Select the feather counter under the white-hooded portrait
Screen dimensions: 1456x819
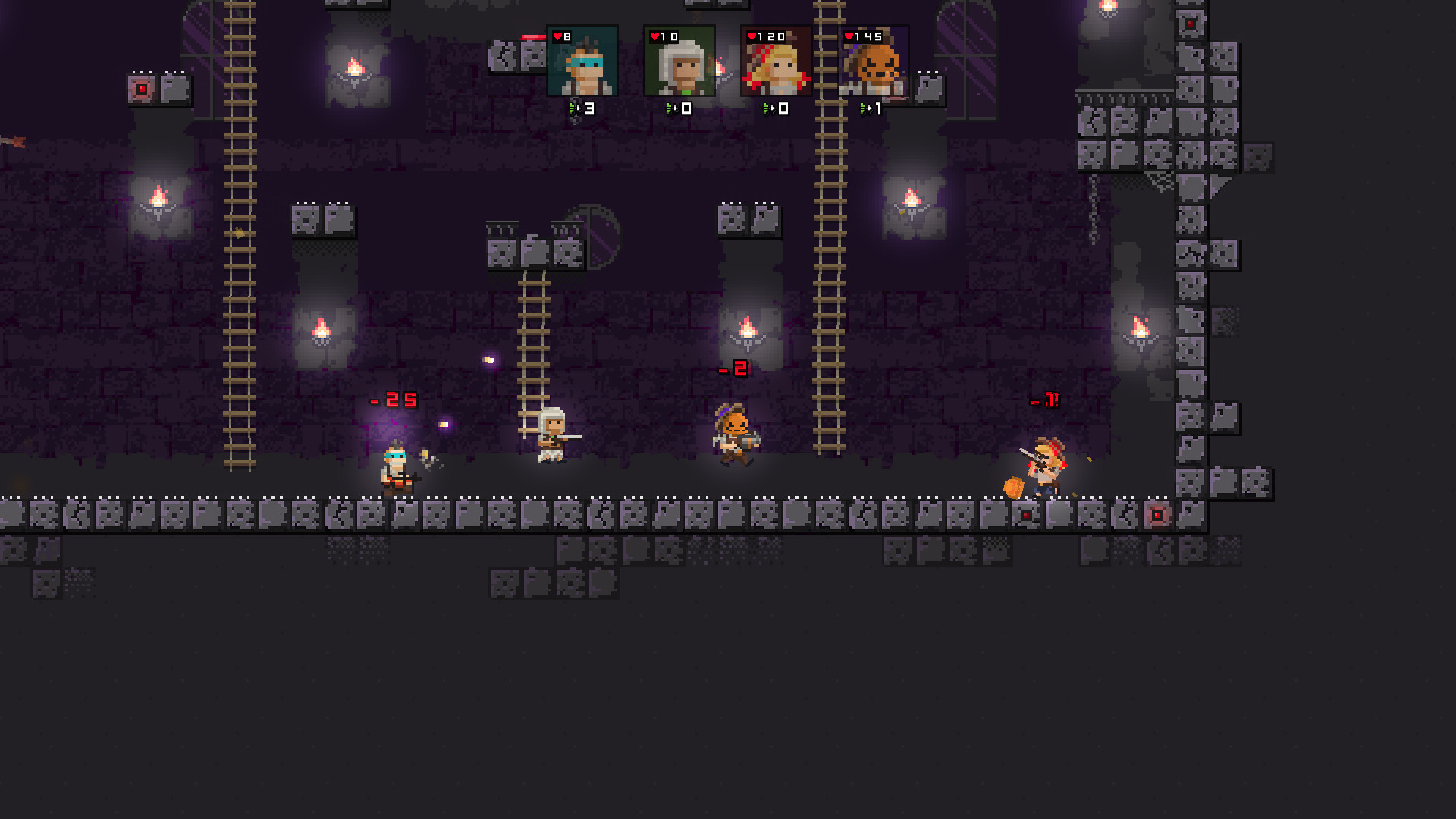pyautogui.click(x=678, y=108)
